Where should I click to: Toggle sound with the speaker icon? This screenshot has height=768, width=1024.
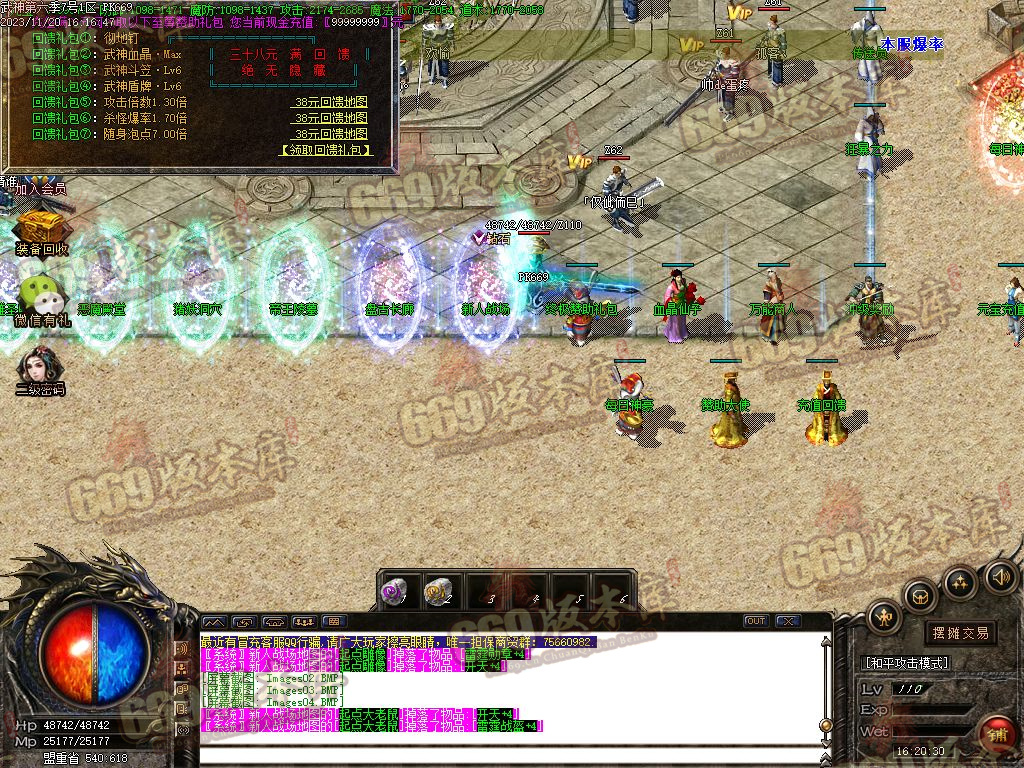point(1001,576)
